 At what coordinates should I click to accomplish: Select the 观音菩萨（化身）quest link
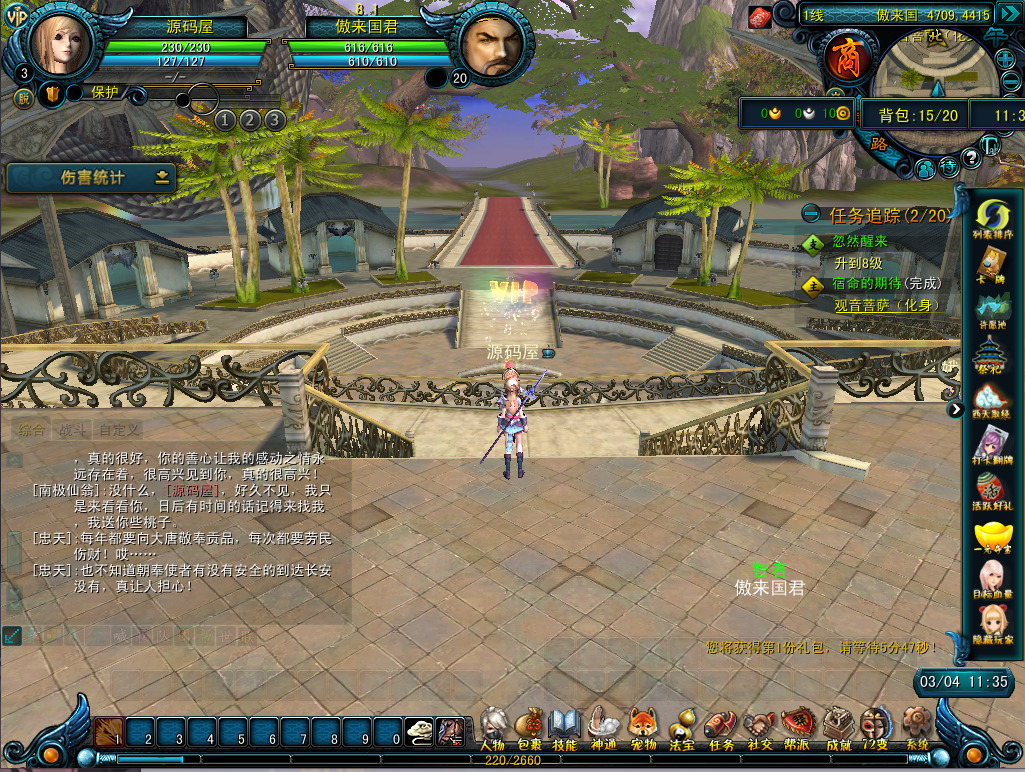coord(889,305)
